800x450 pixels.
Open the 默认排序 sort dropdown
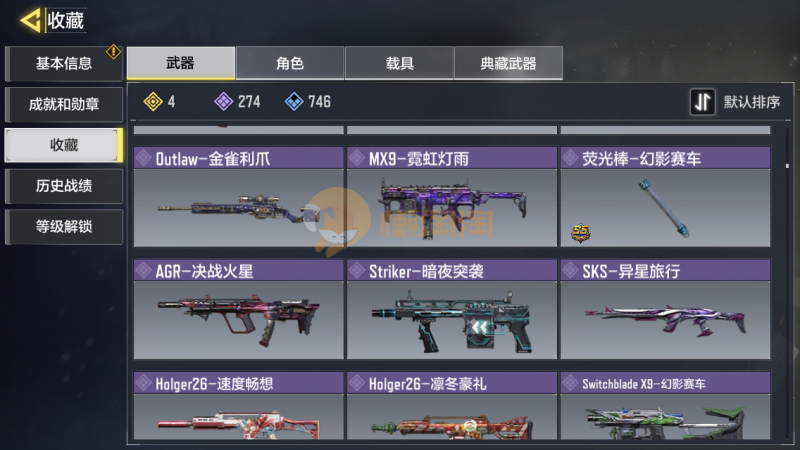click(x=736, y=102)
